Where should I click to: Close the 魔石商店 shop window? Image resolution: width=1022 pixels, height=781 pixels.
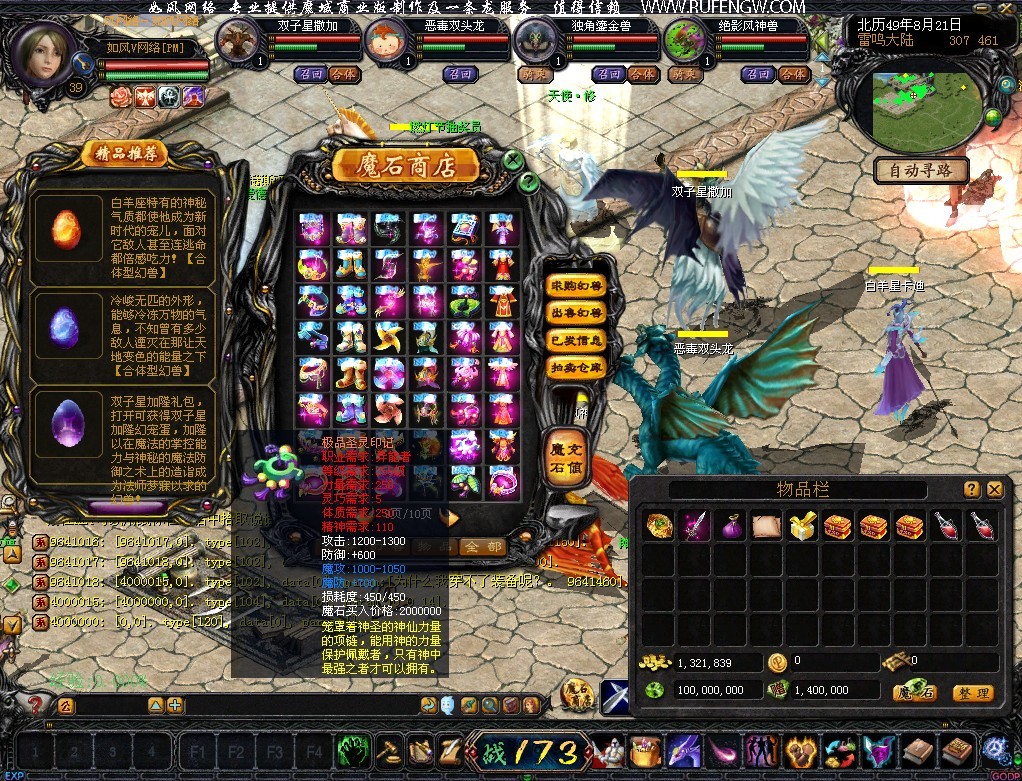tap(512, 160)
